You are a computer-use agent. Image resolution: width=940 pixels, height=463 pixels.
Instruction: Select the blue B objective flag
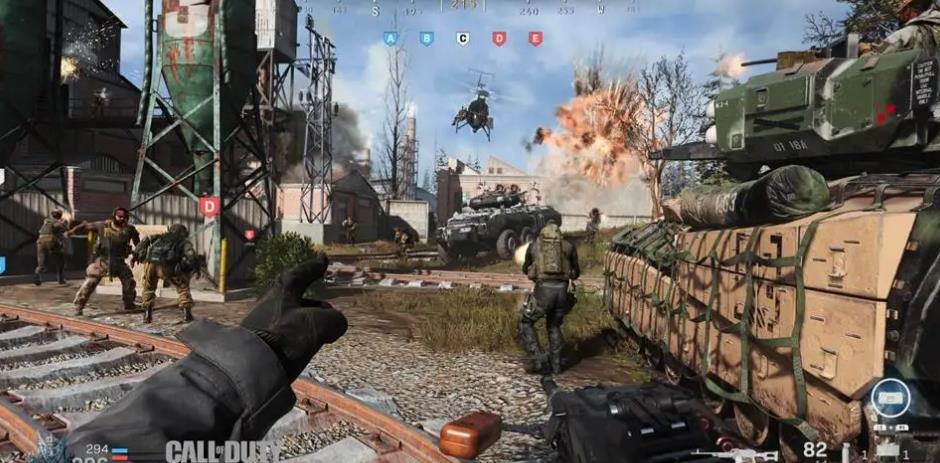tap(426, 38)
